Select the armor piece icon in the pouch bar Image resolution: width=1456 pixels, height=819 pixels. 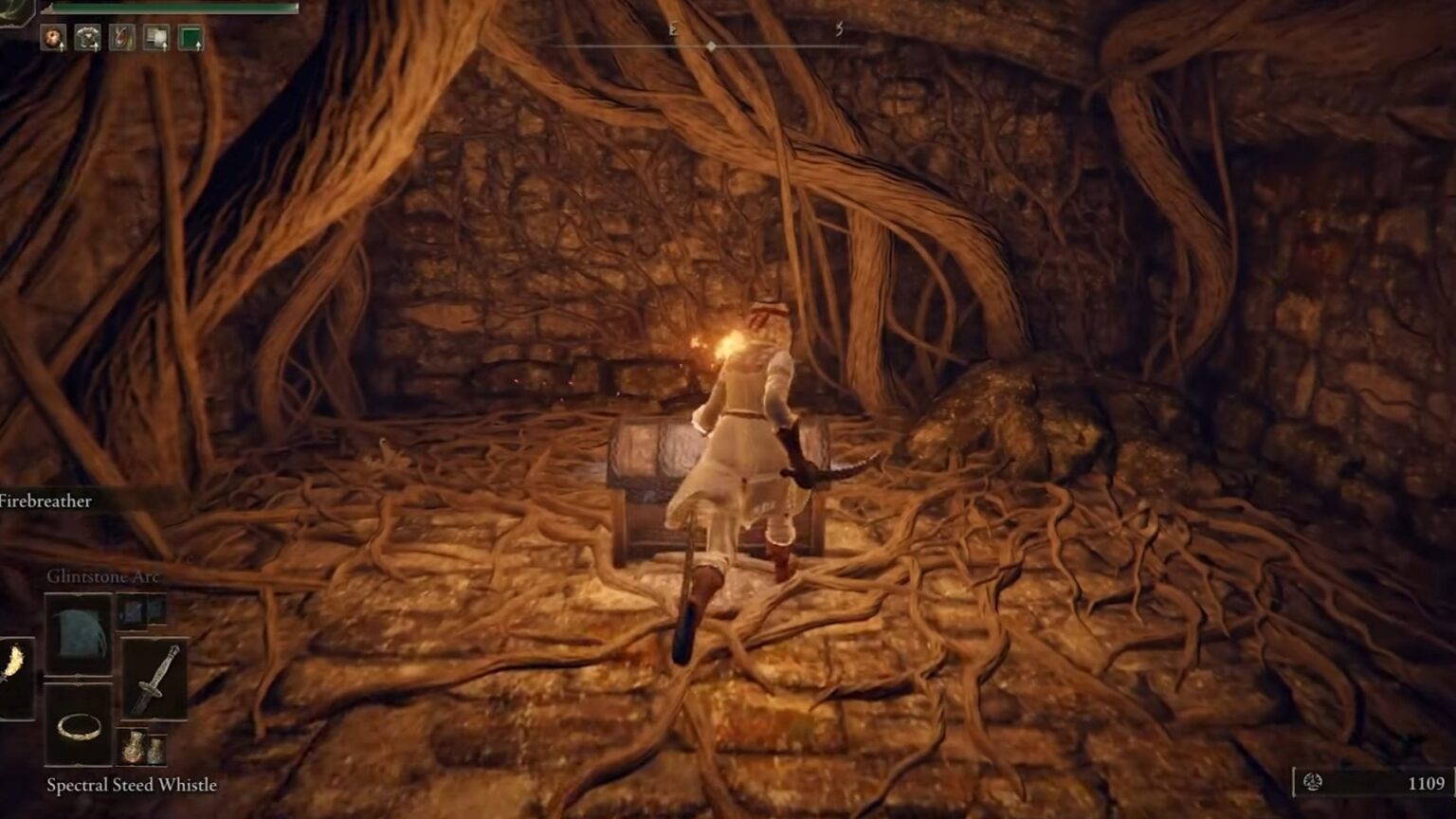88,37
